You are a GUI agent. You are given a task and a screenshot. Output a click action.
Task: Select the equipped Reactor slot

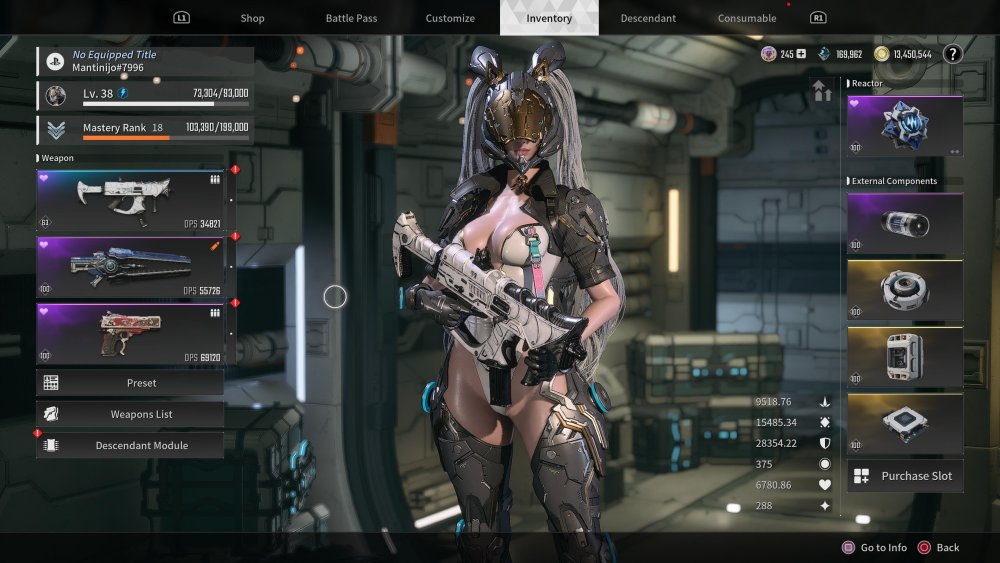tap(904, 126)
